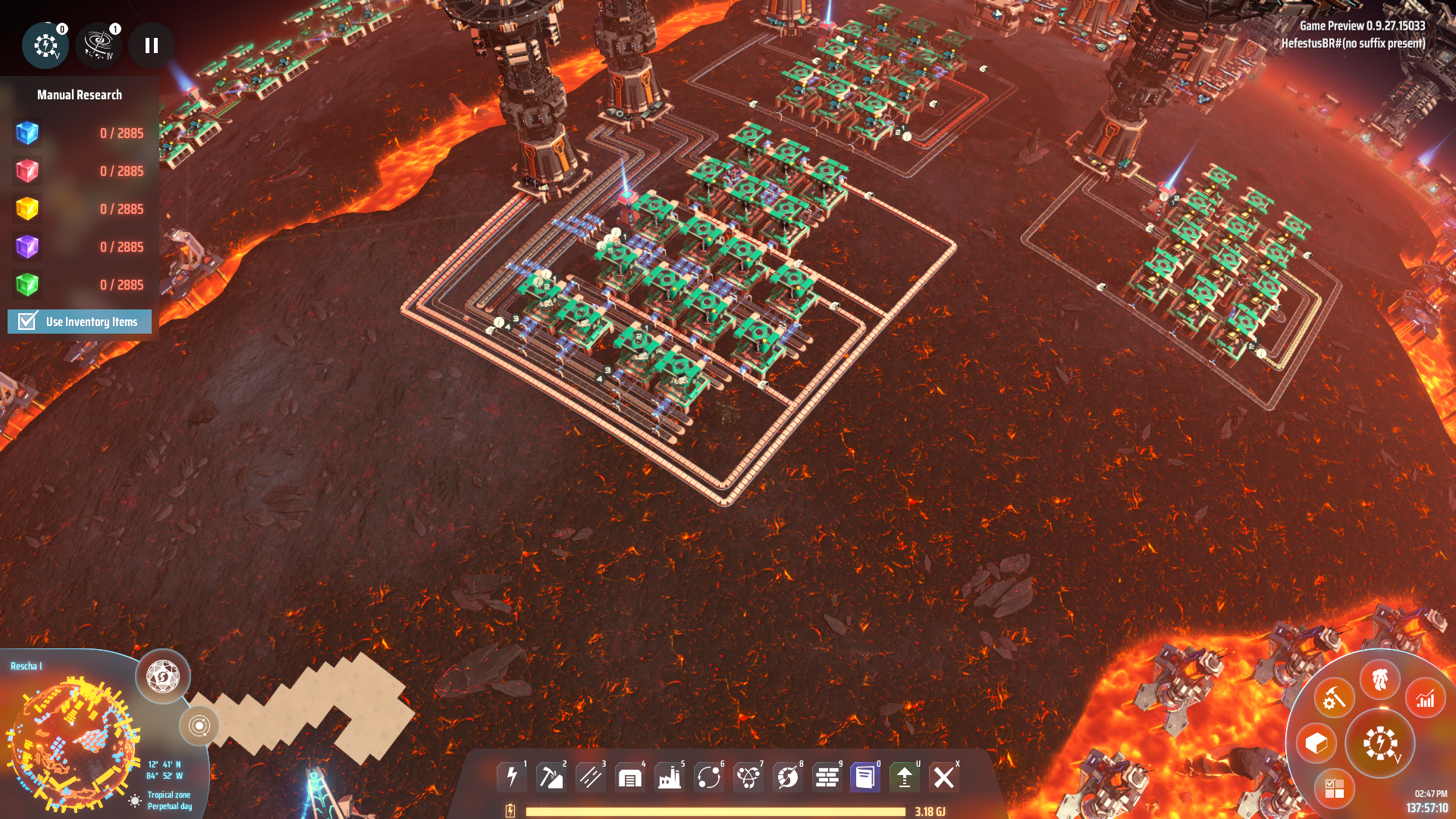Open the mecha panel from the radial menu
This screenshot has width=1456, height=819.
1380,679
